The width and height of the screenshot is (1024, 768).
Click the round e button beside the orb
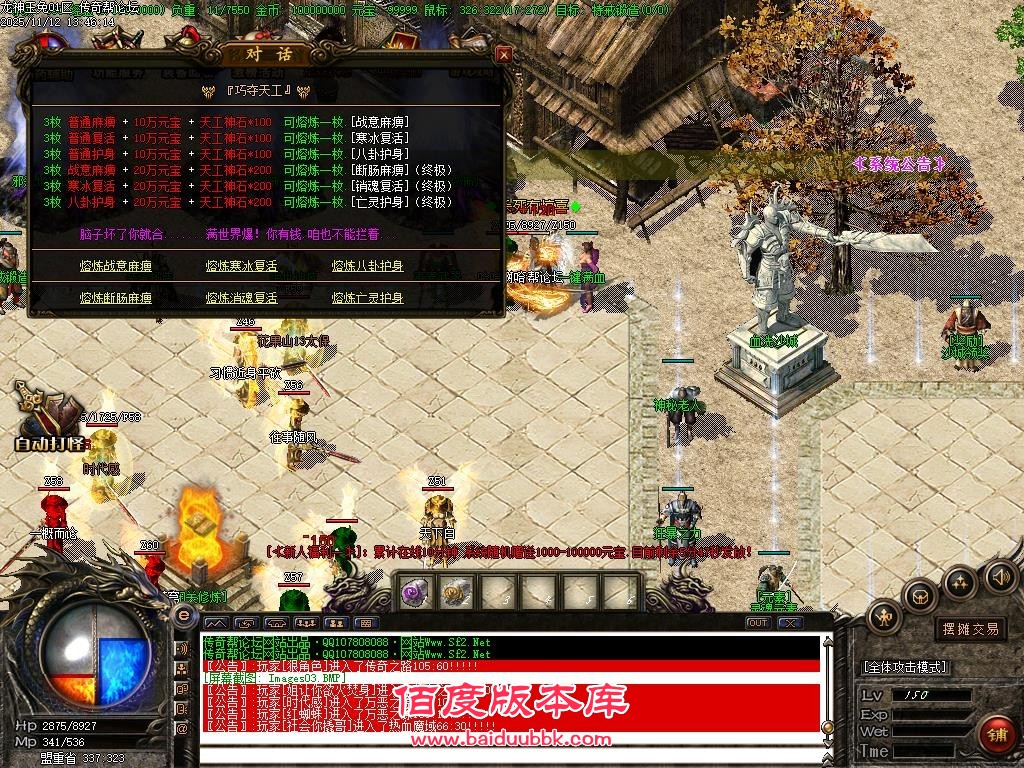183,617
